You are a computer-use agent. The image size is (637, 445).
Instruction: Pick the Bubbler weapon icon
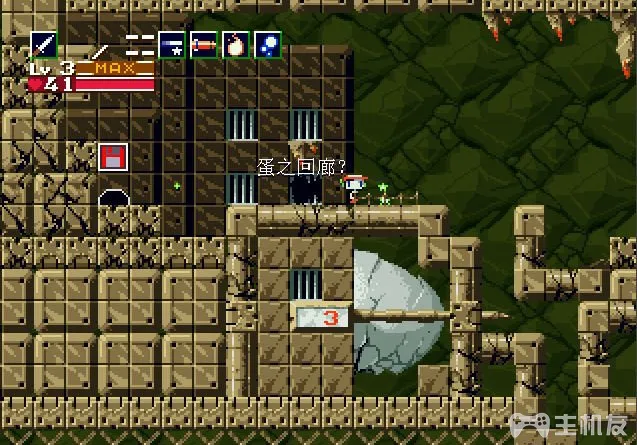(267, 45)
